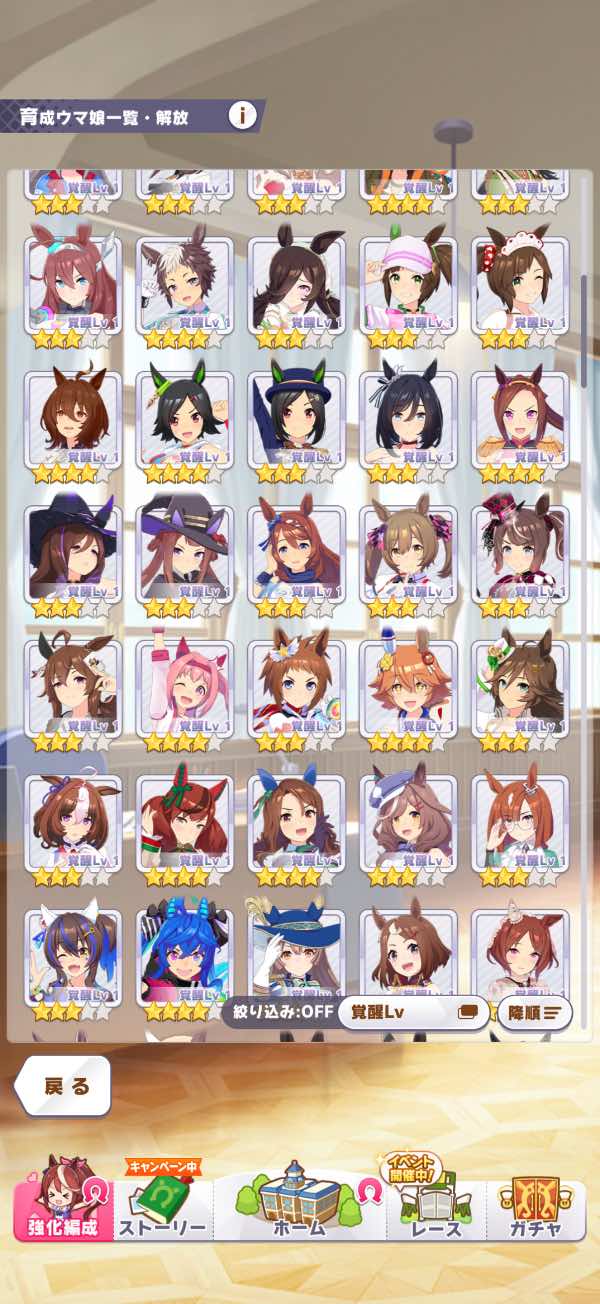Go back with the 戻る button
Screen dimensions: 600x1304
click(x=63, y=1086)
